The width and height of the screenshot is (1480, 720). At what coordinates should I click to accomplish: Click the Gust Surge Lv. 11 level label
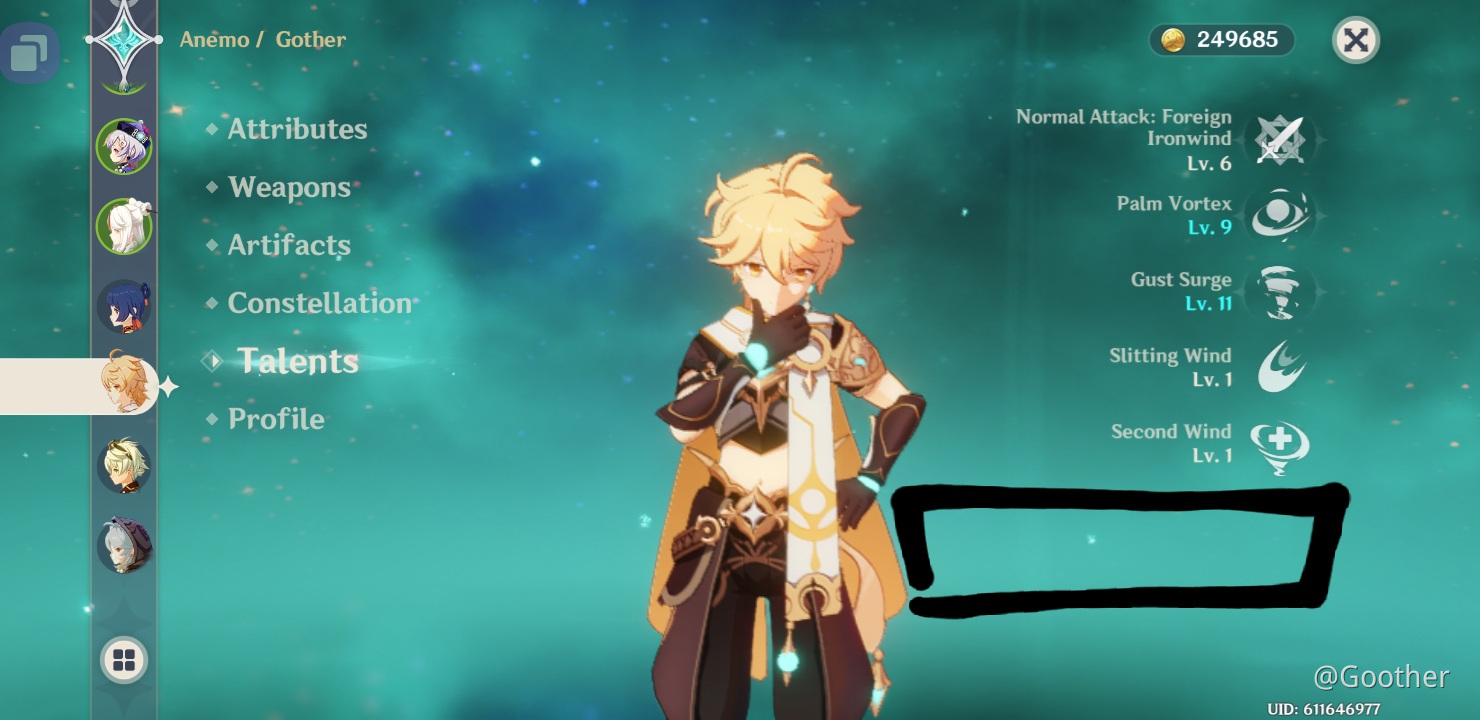click(1209, 303)
